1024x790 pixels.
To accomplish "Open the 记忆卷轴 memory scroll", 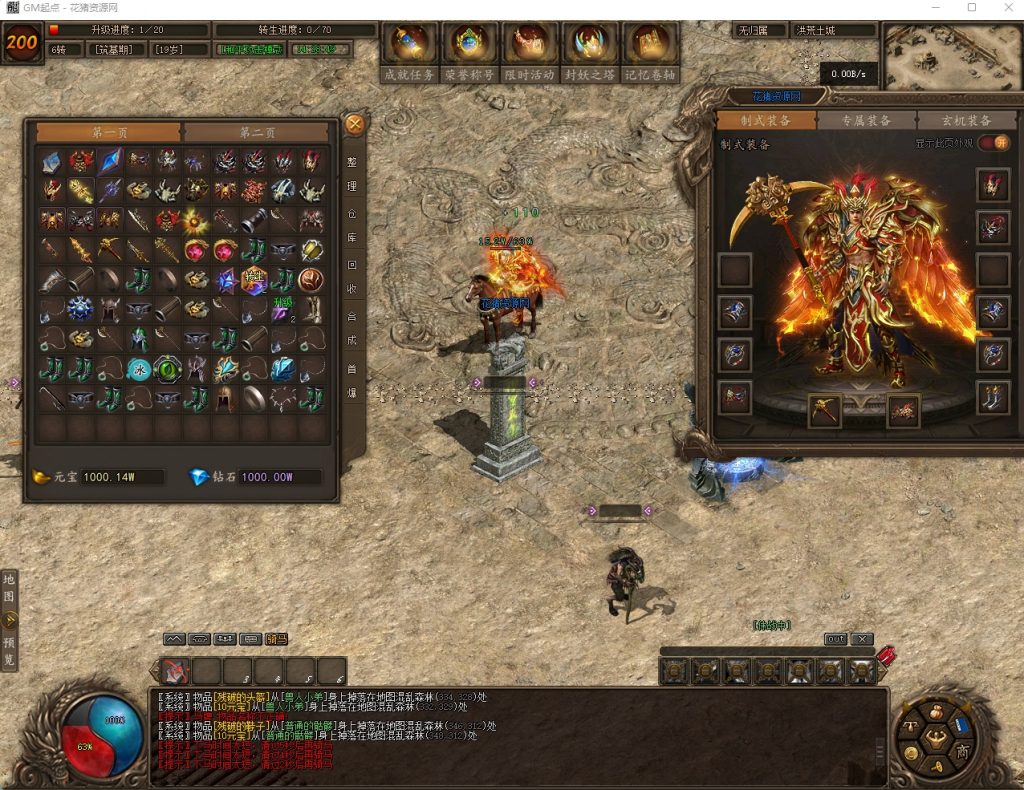I will 650,52.
